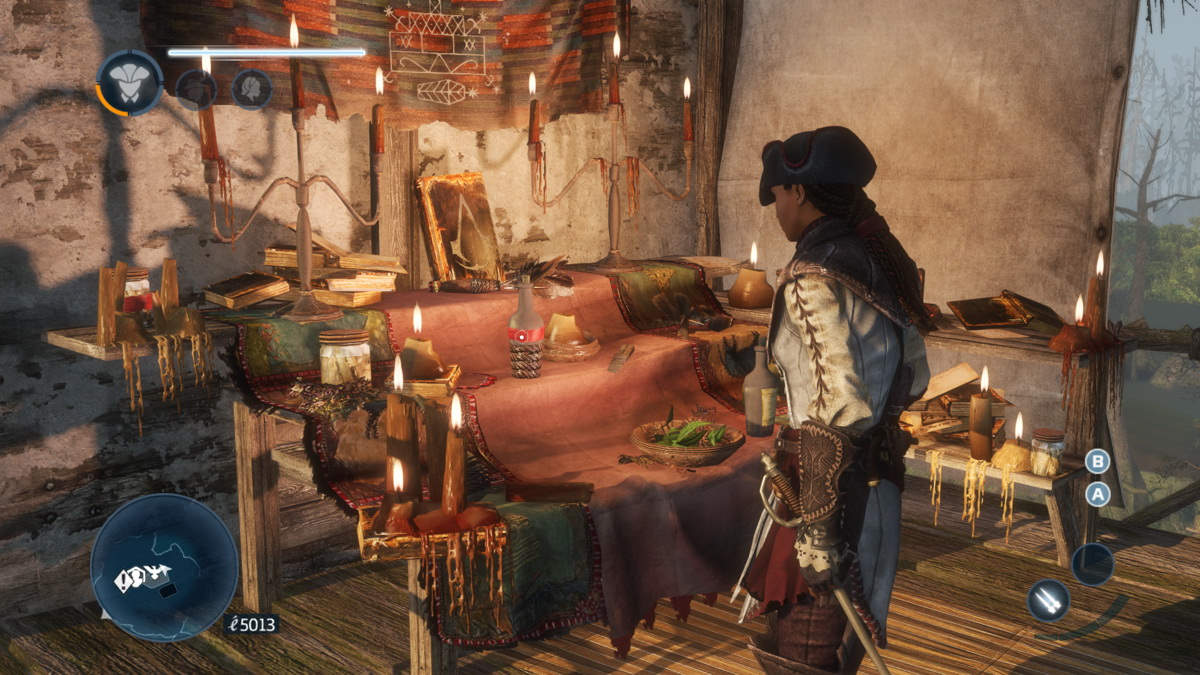Select the hidden blades weapon icon
Image resolution: width=1200 pixels, height=675 pixels.
(1048, 599)
